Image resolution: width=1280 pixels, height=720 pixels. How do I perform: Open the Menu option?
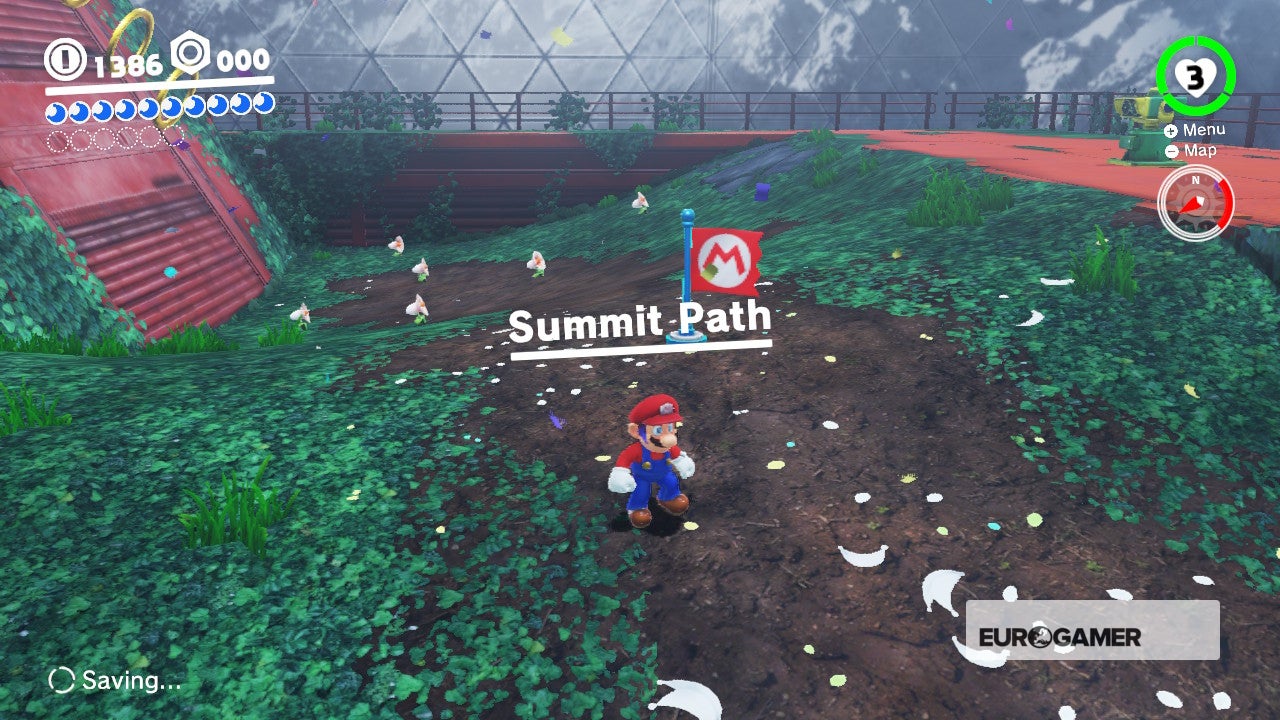(1206, 129)
